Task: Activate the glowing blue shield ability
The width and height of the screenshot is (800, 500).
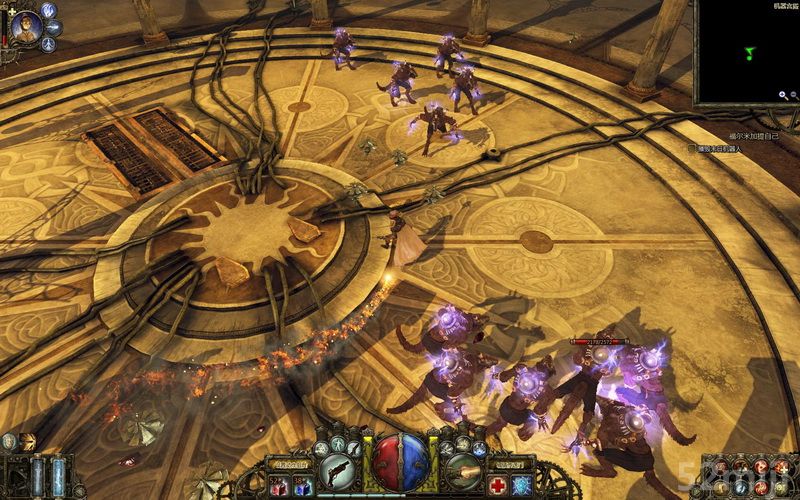Action: coord(521,485)
